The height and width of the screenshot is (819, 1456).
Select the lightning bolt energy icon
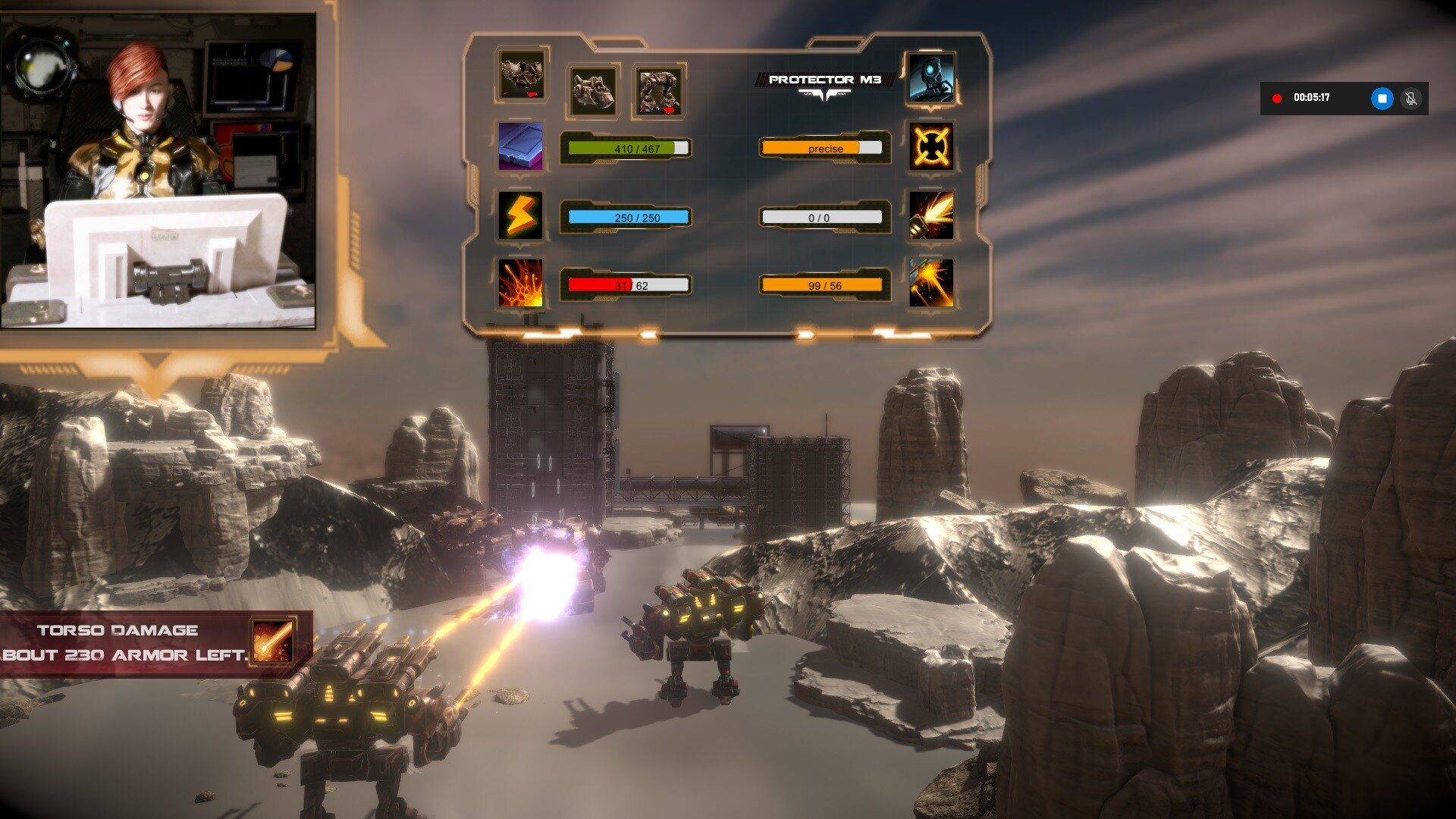click(x=520, y=215)
